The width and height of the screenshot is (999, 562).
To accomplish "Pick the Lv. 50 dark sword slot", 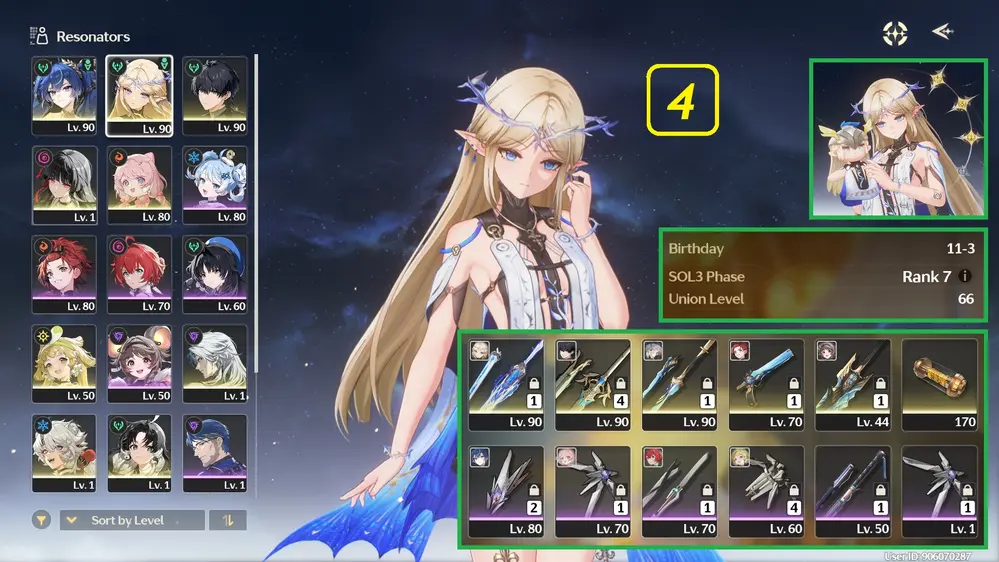I will point(853,492).
